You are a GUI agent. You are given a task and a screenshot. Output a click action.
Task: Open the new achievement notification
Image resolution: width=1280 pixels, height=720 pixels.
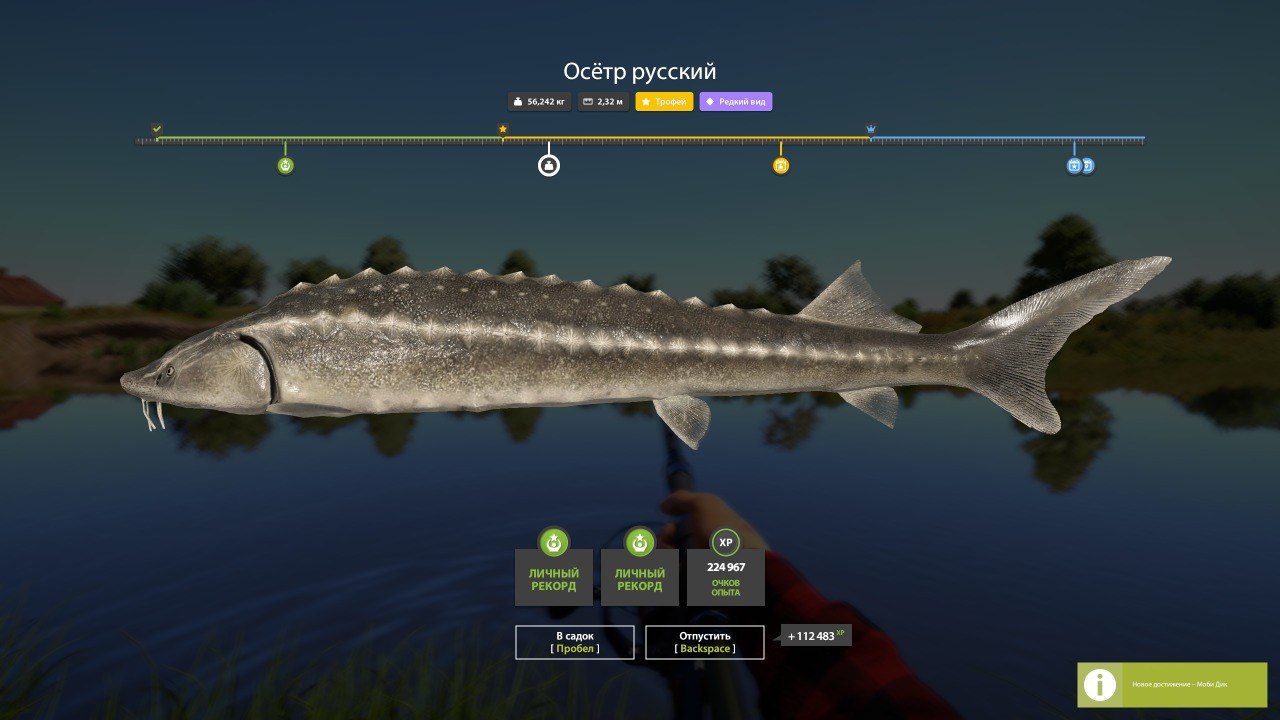tap(1171, 685)
